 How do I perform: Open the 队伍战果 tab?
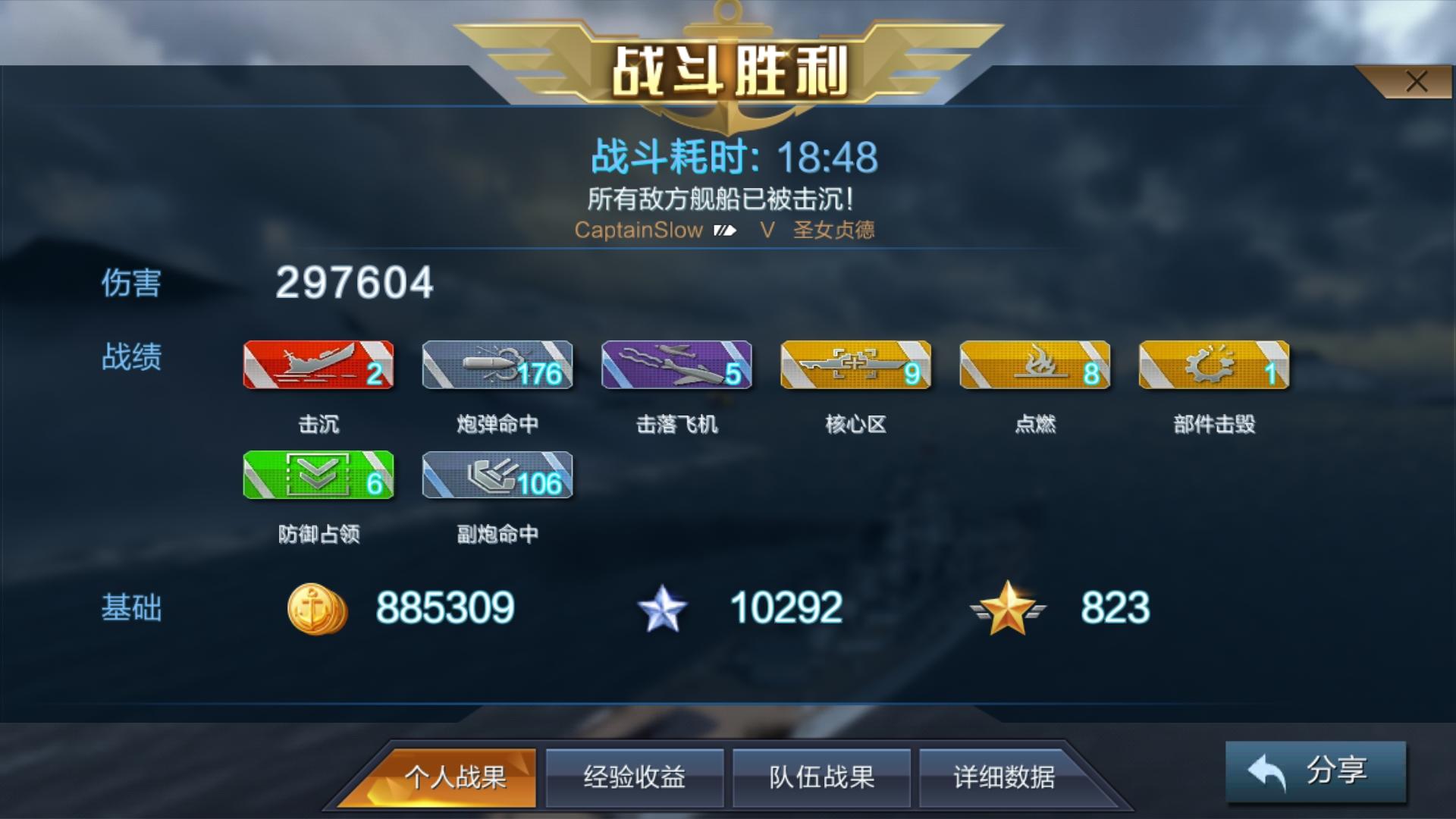[x=821, y=777]
